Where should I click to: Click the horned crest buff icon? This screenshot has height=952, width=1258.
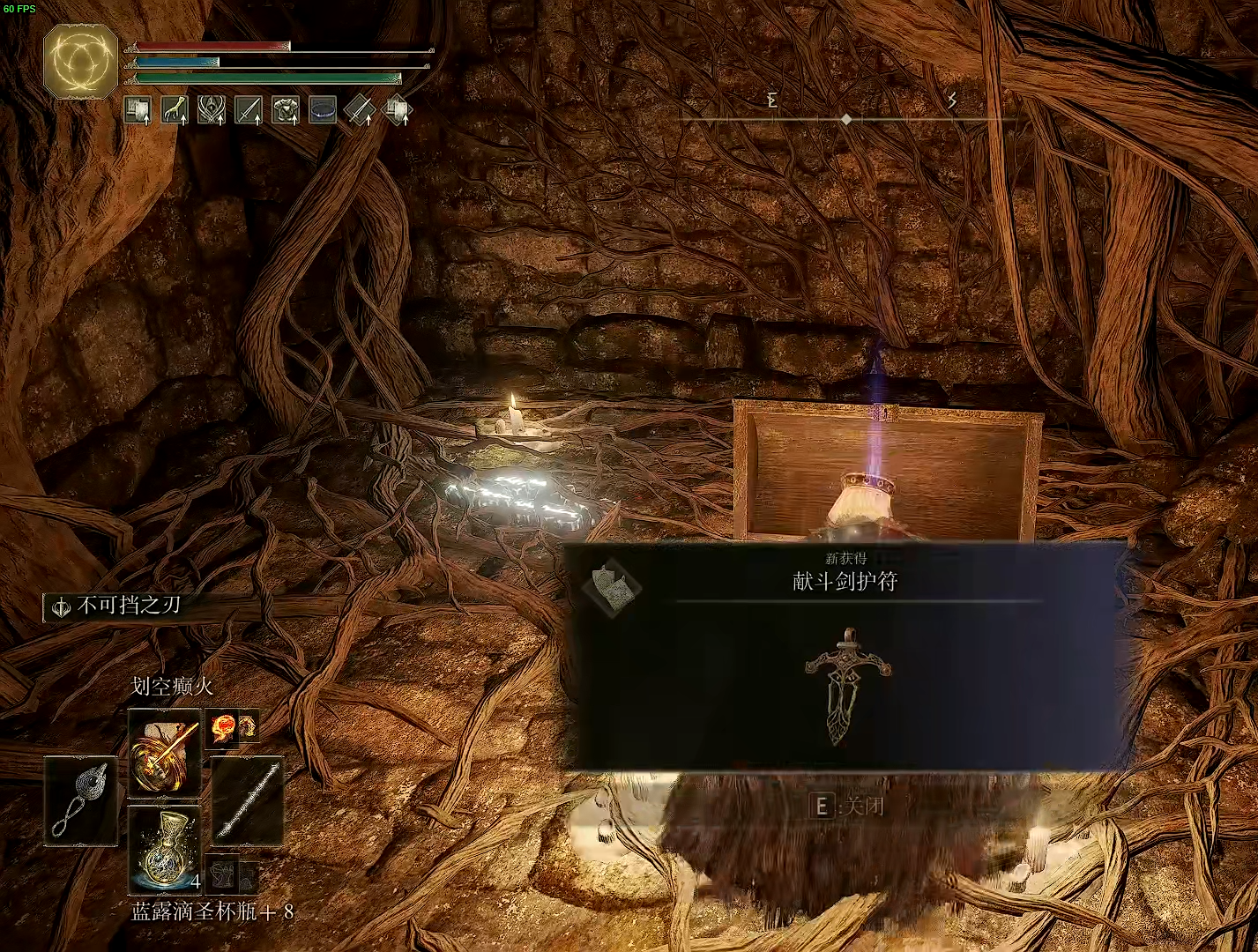pyautogui.click(x=212, y=110)
